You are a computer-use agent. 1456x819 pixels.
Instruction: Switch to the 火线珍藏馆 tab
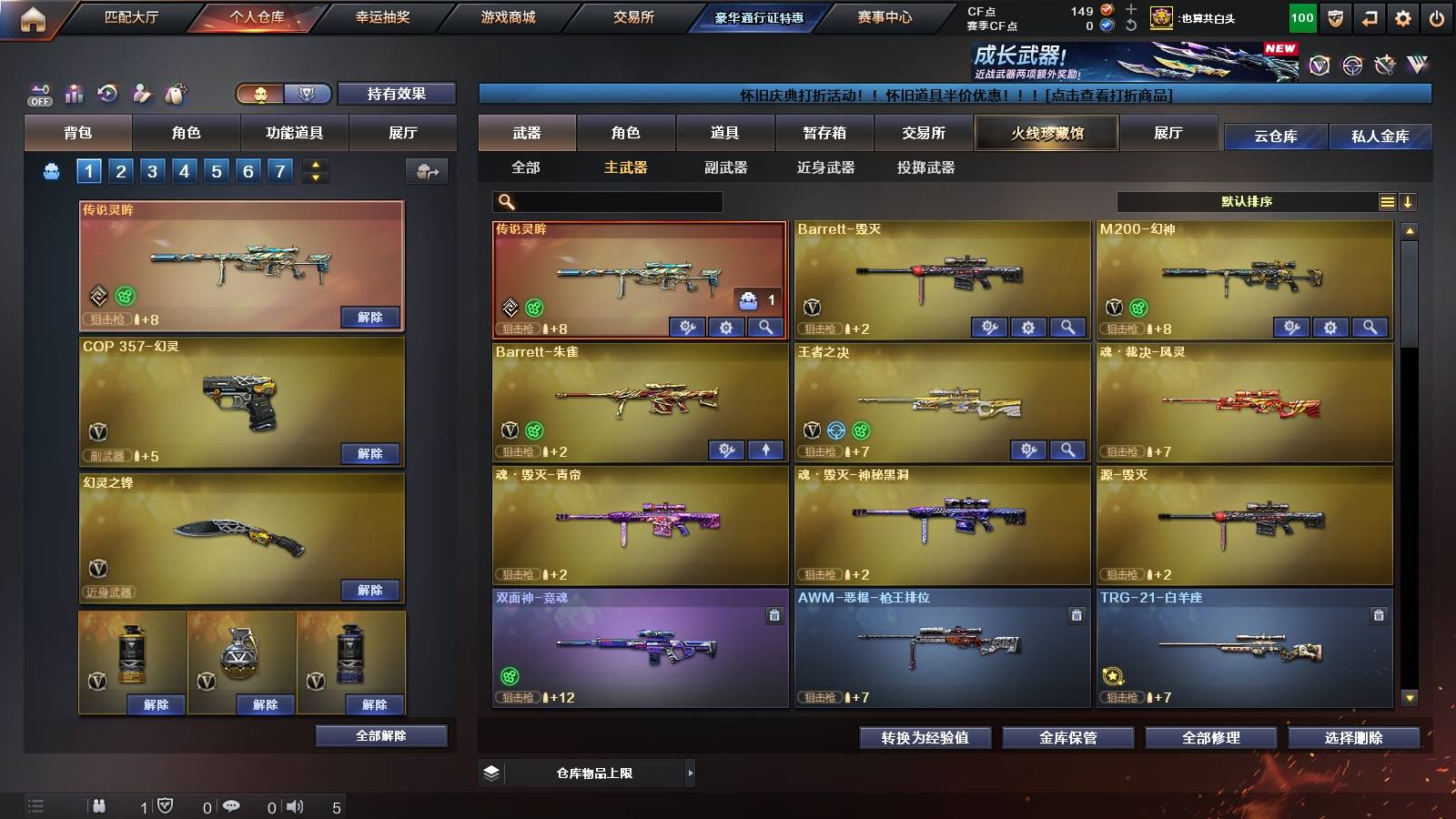coord(1046,133)
